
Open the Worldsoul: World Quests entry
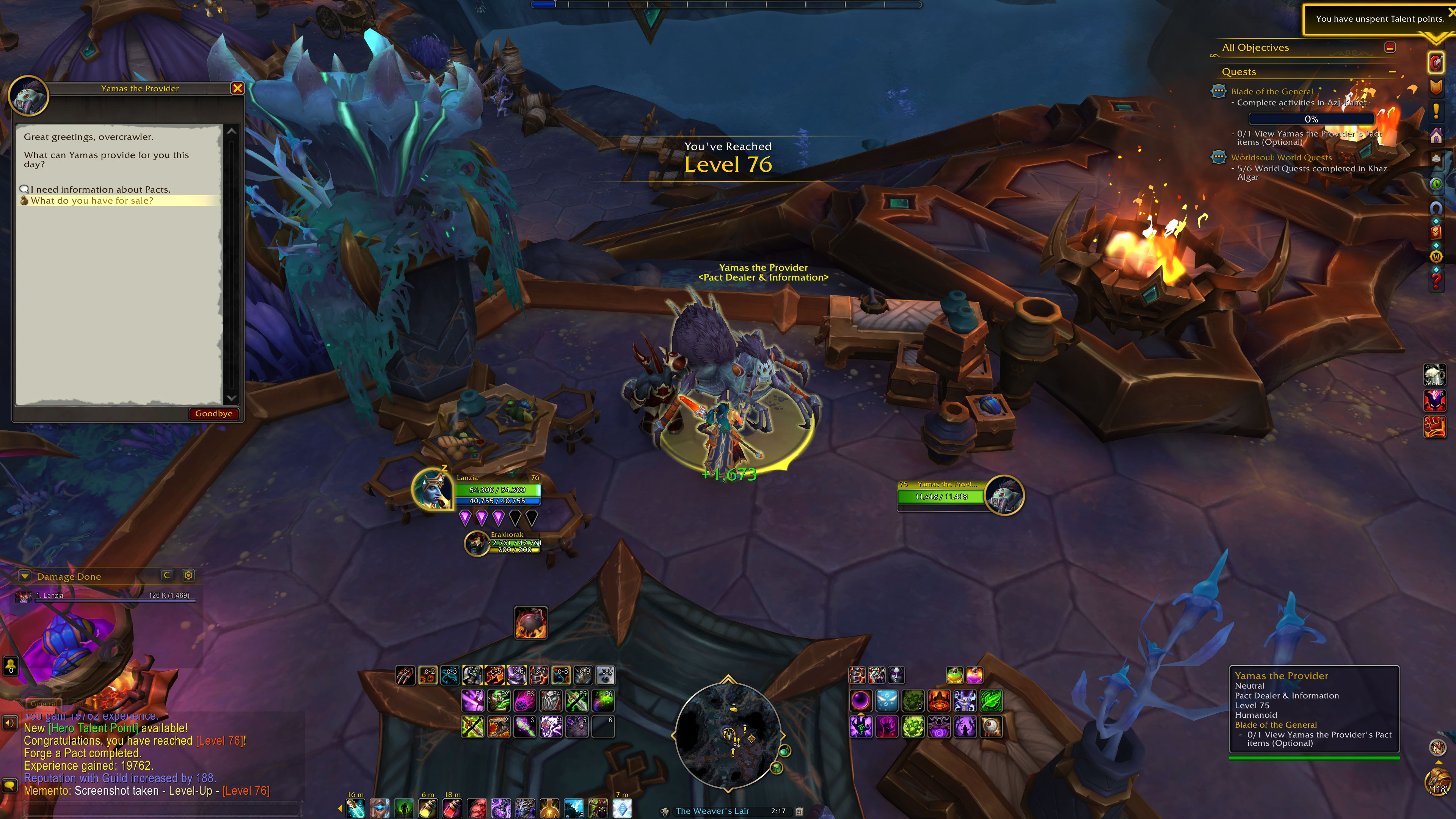tap(1281, 158)
